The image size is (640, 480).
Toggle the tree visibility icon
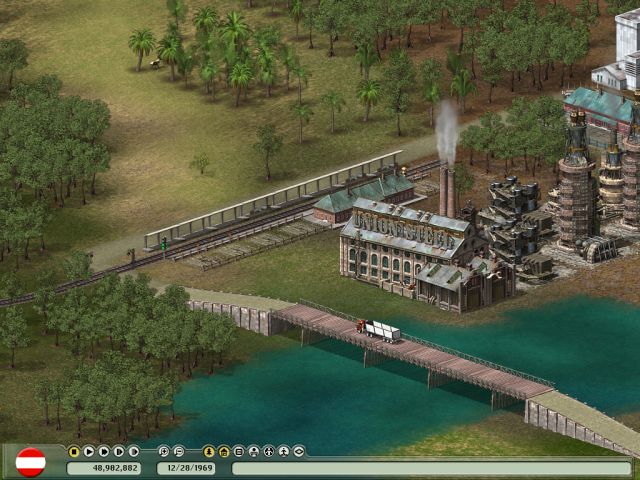pyautogui.click(x=209, y=451)
